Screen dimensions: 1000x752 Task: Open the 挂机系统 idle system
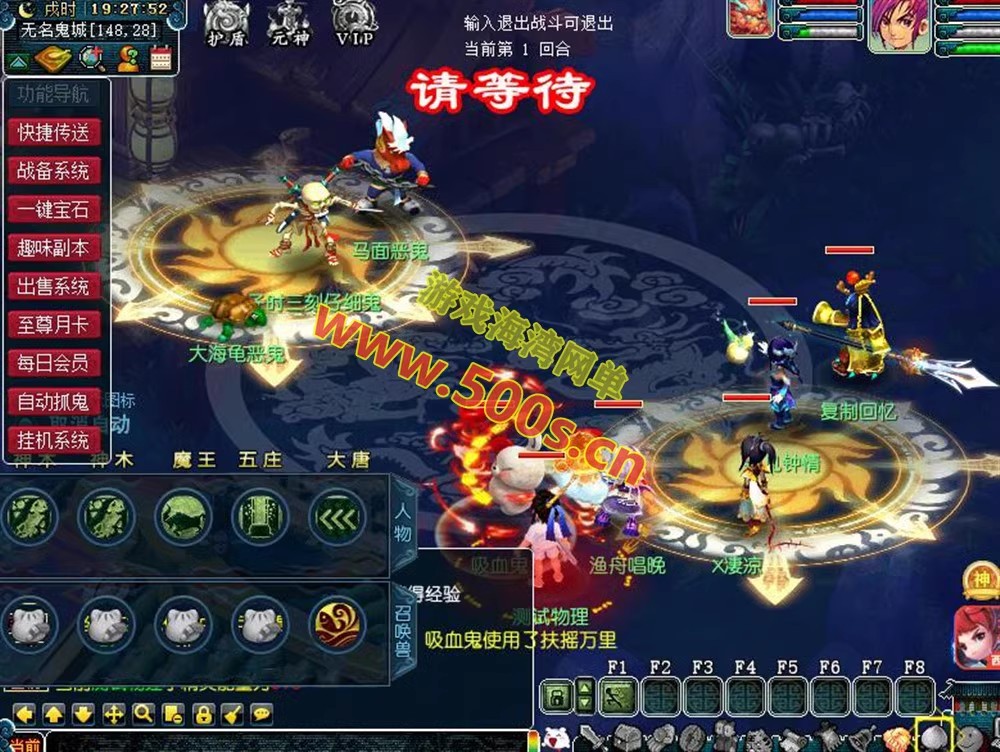point(54,440)
